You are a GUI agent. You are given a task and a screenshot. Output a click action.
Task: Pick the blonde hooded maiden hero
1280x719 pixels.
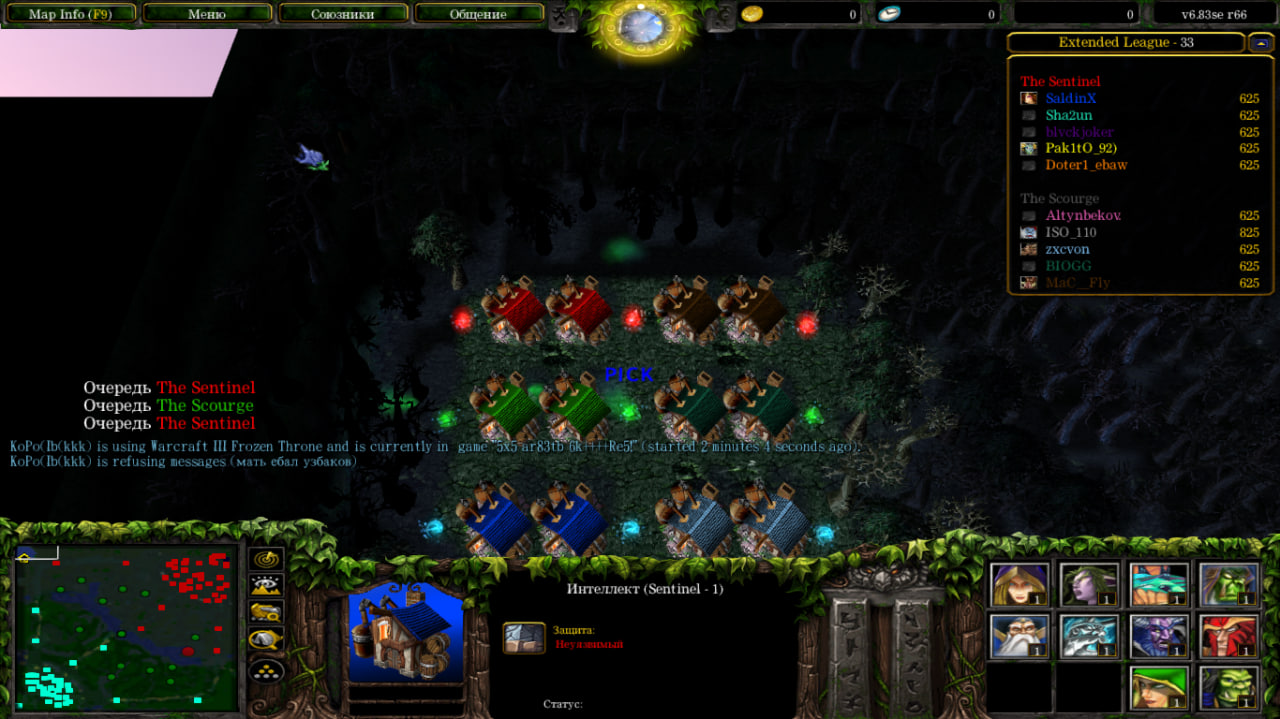pyautogui.click(x=1020, y=584)
